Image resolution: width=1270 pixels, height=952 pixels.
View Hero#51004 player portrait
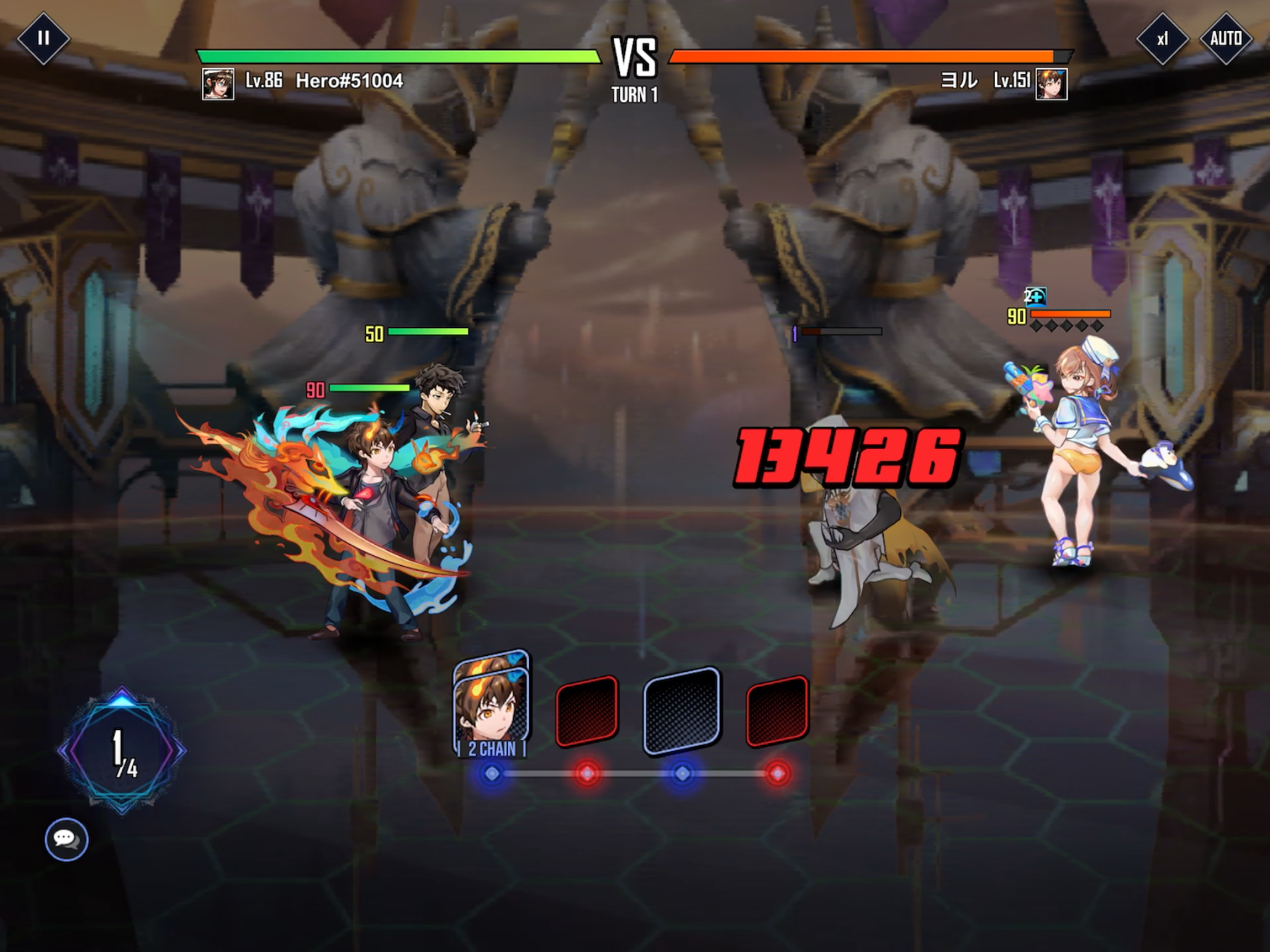(x=218, y=84)
